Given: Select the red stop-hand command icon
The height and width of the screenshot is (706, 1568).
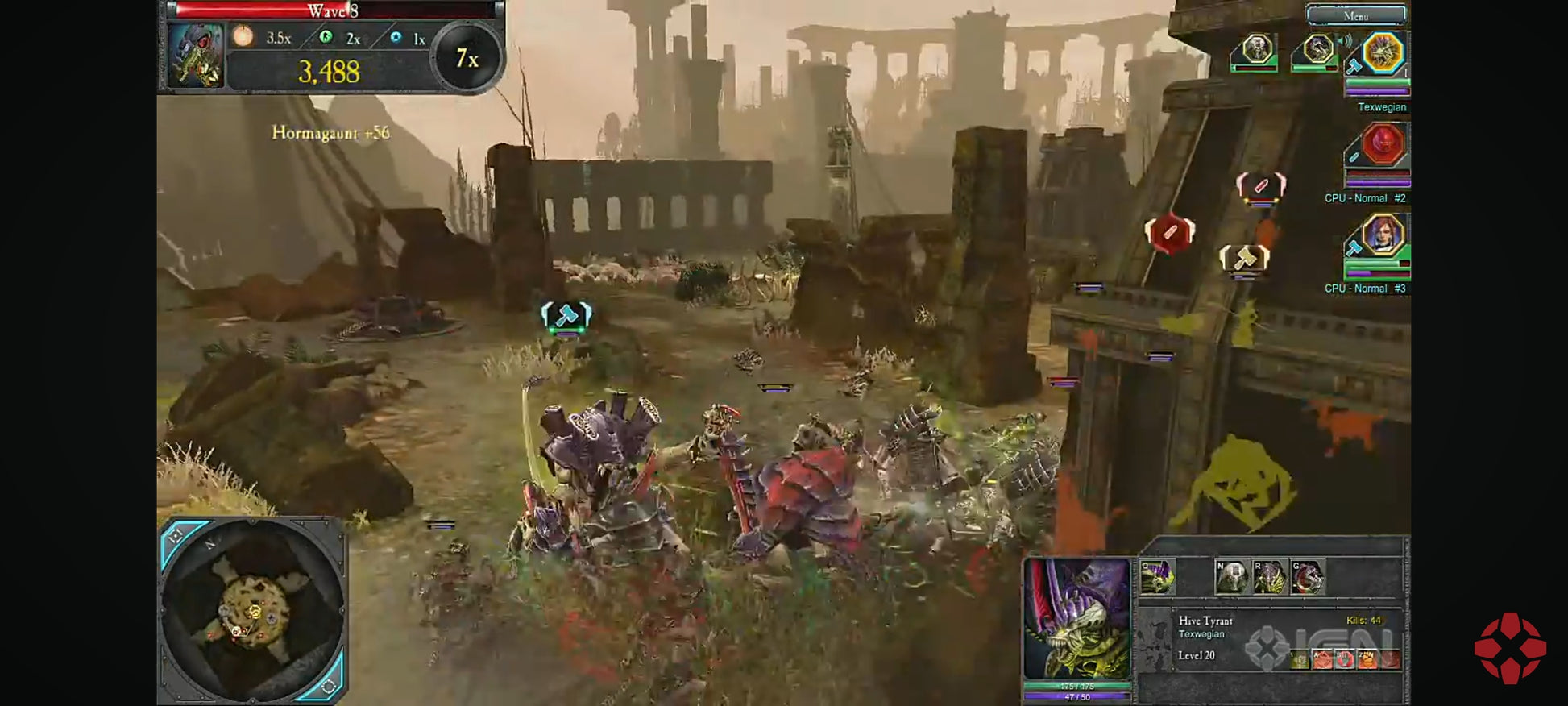Looking at the screenshot, I should [x=1345, y=660].
